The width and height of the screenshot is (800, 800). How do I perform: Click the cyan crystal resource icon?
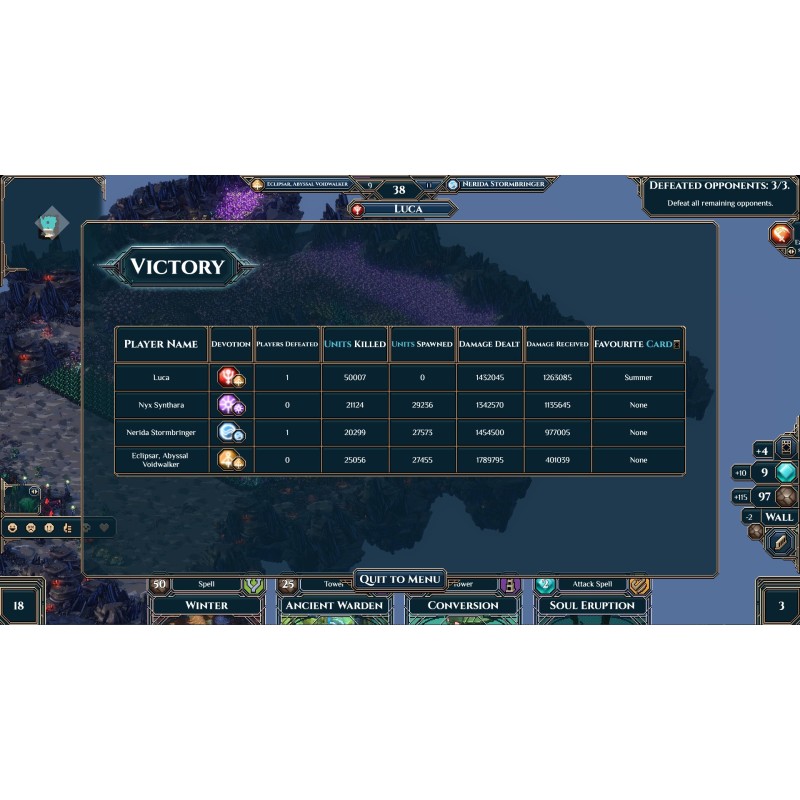point(787,472)
